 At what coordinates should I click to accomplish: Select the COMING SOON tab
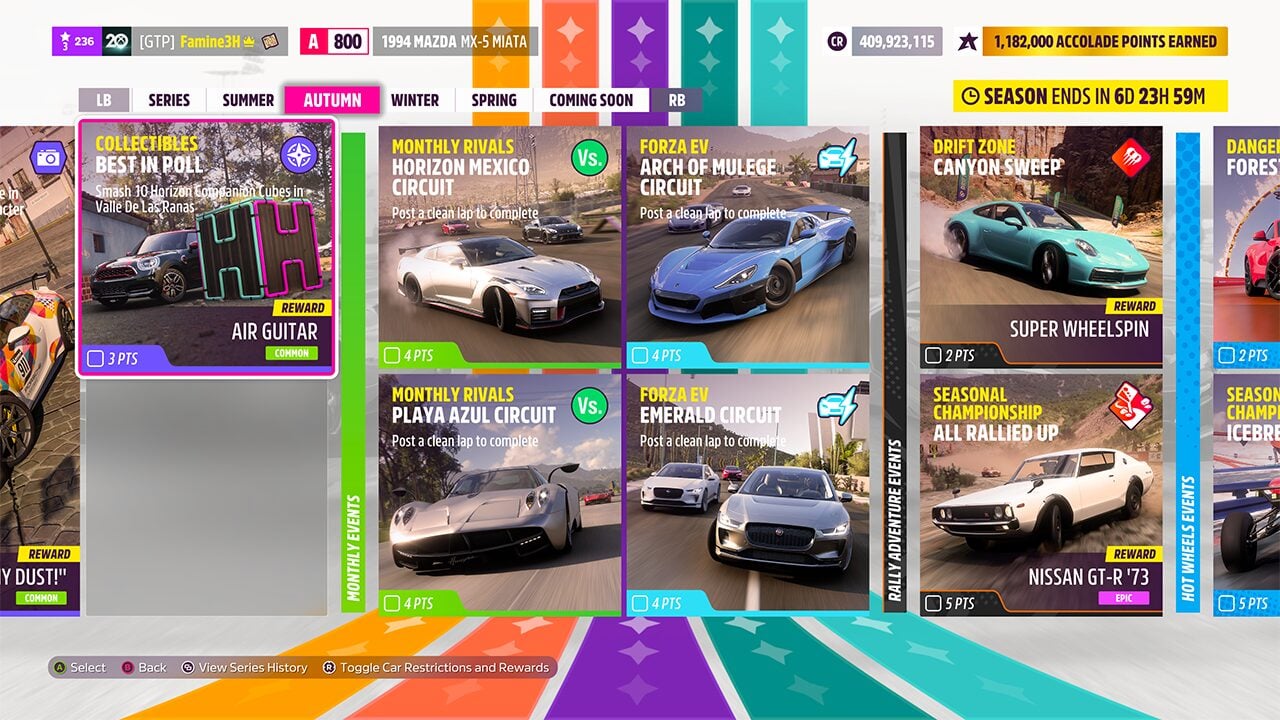[x=590, y=100]
